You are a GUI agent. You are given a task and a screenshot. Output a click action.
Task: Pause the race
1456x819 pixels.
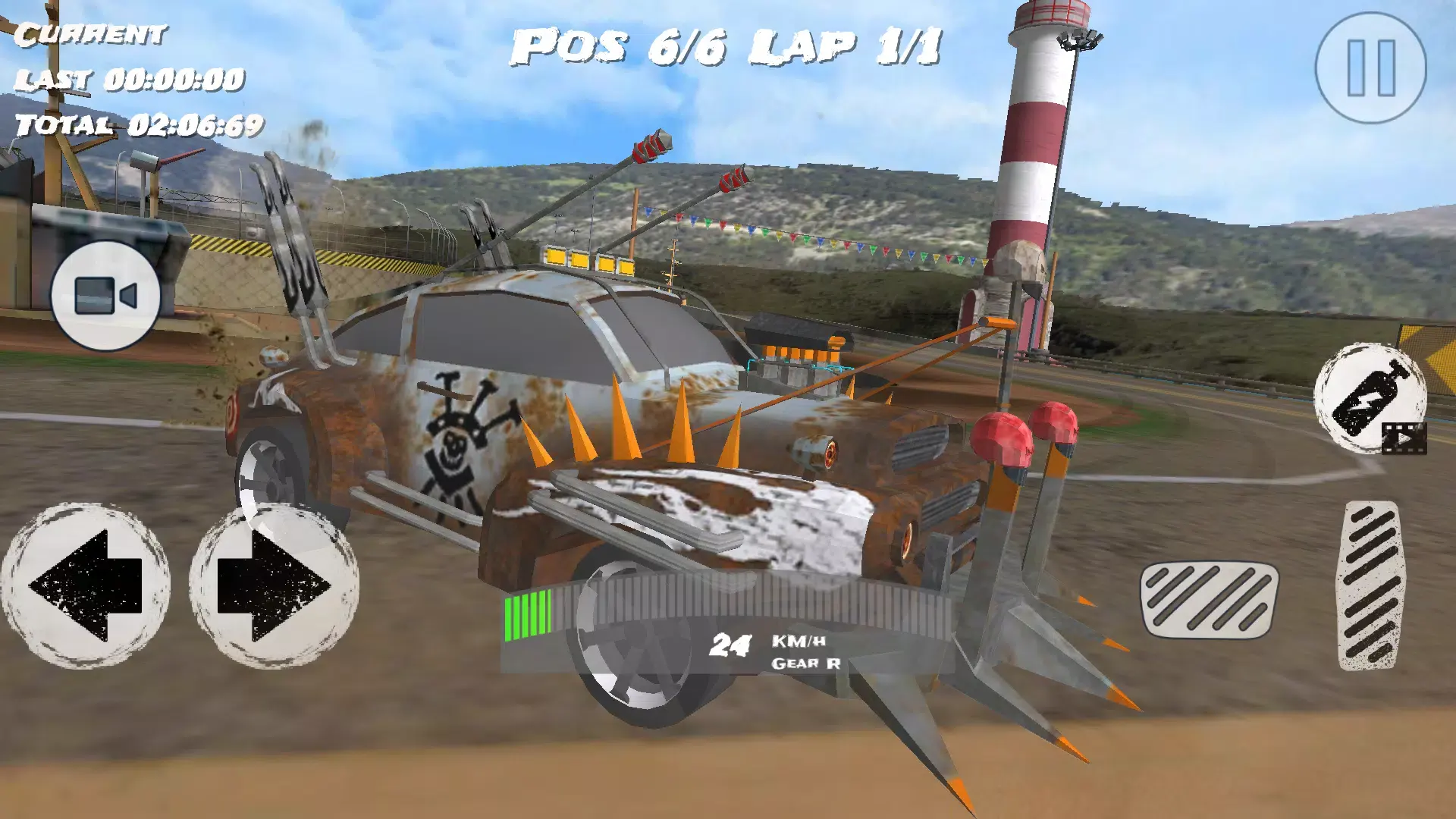[1370, 68]
